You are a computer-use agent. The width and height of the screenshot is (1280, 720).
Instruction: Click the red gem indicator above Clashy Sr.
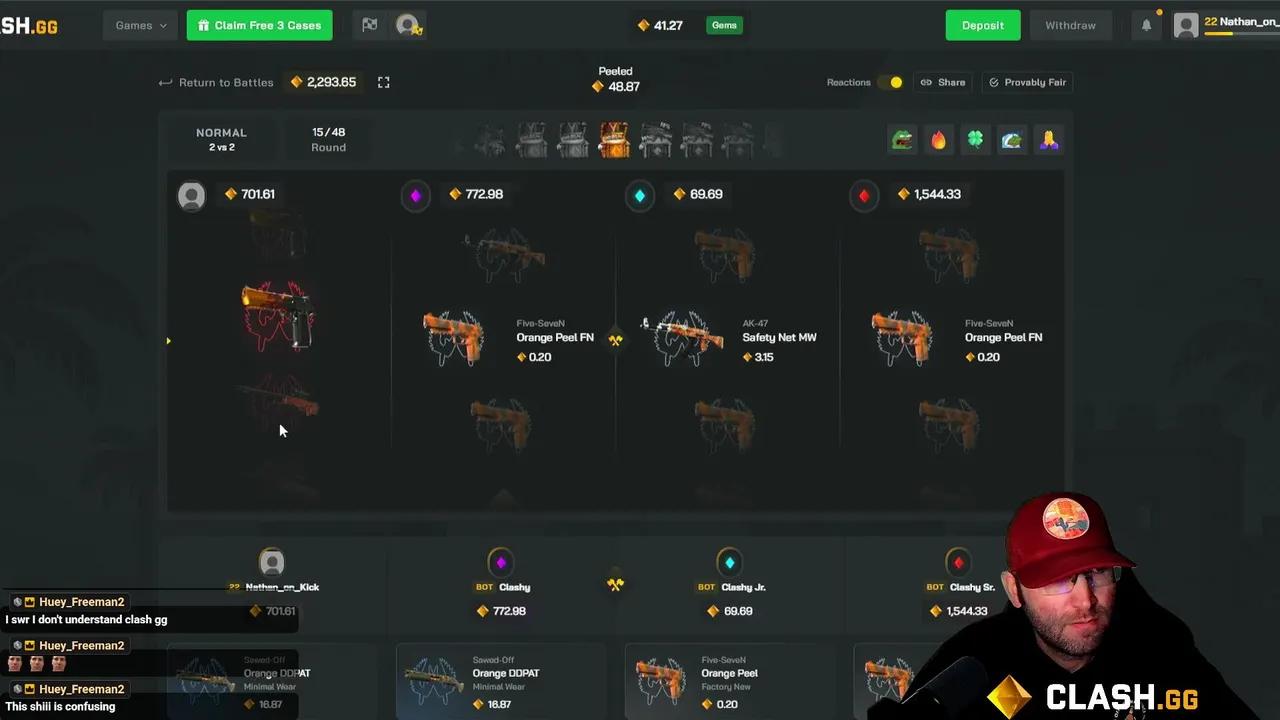(x=957, y=561)
